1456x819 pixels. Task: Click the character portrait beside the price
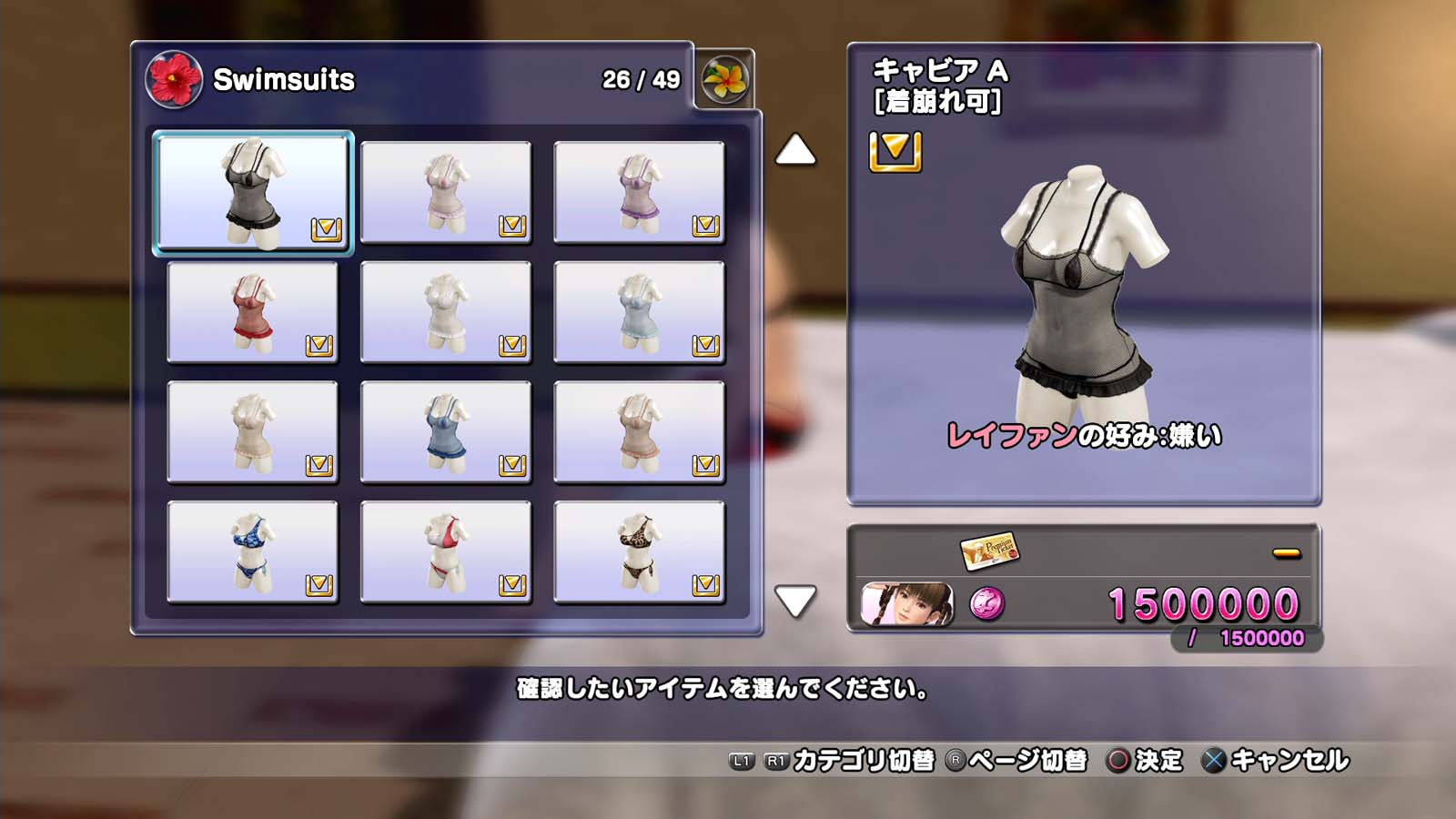point(906,604)
